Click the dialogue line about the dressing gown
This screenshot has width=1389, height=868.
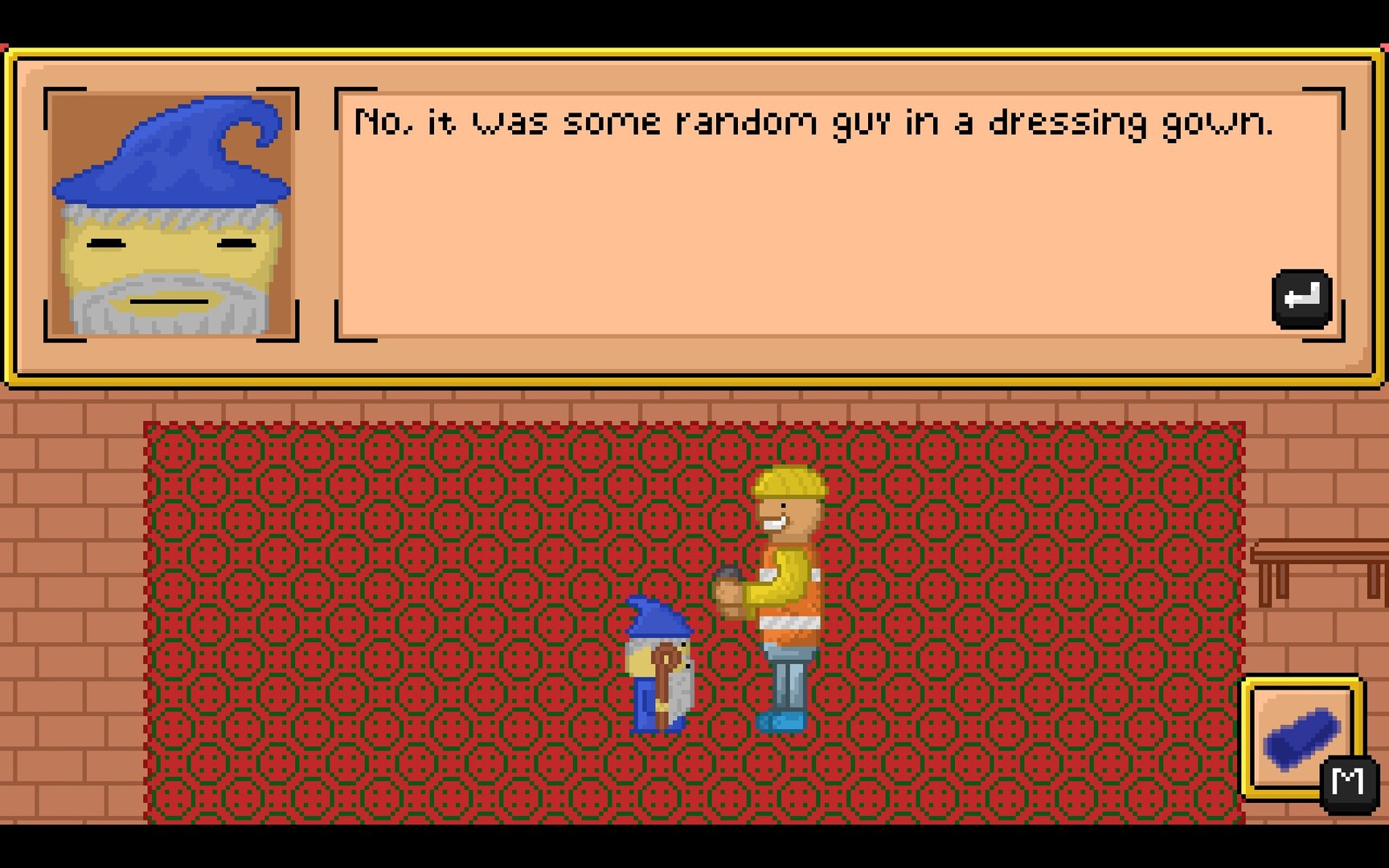[812, 121]
